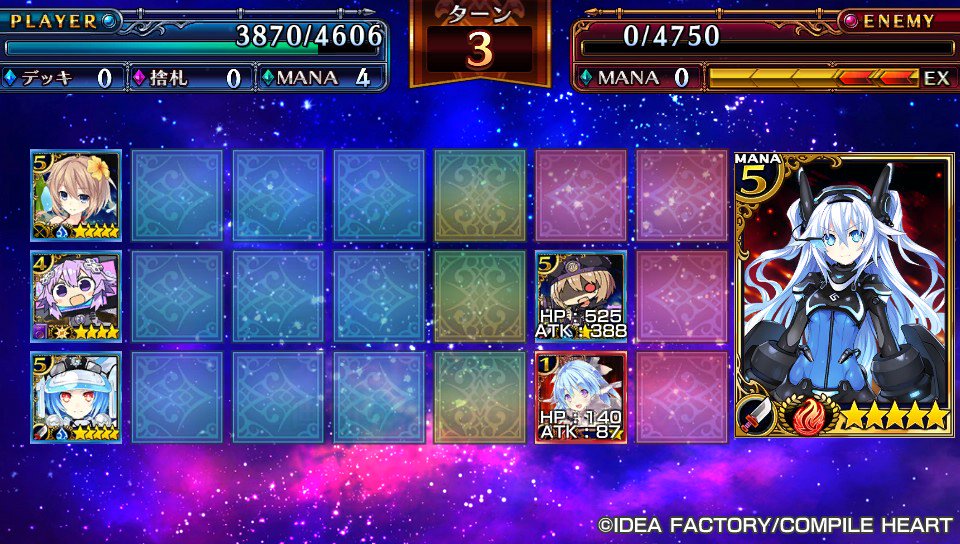
Task: Pick the white-capped red-eyed girl card
Action: tap(76, 396)
